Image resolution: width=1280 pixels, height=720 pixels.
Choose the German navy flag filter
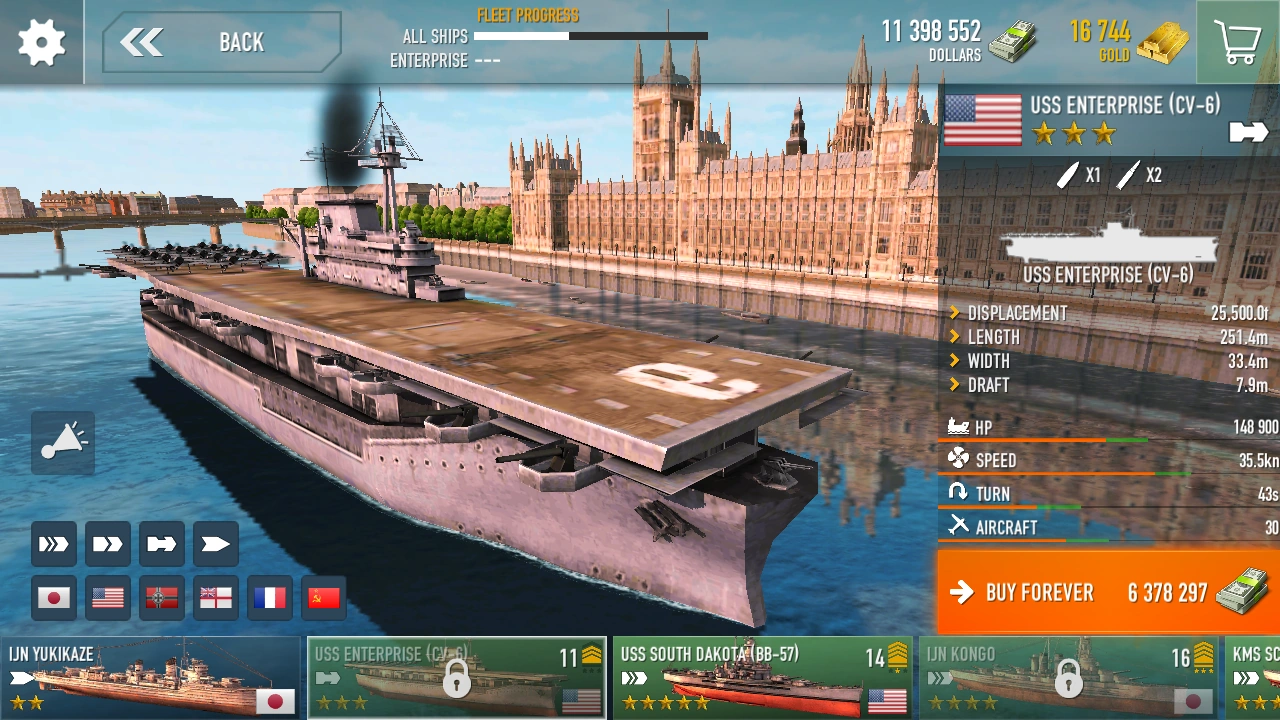coord(161,597)
